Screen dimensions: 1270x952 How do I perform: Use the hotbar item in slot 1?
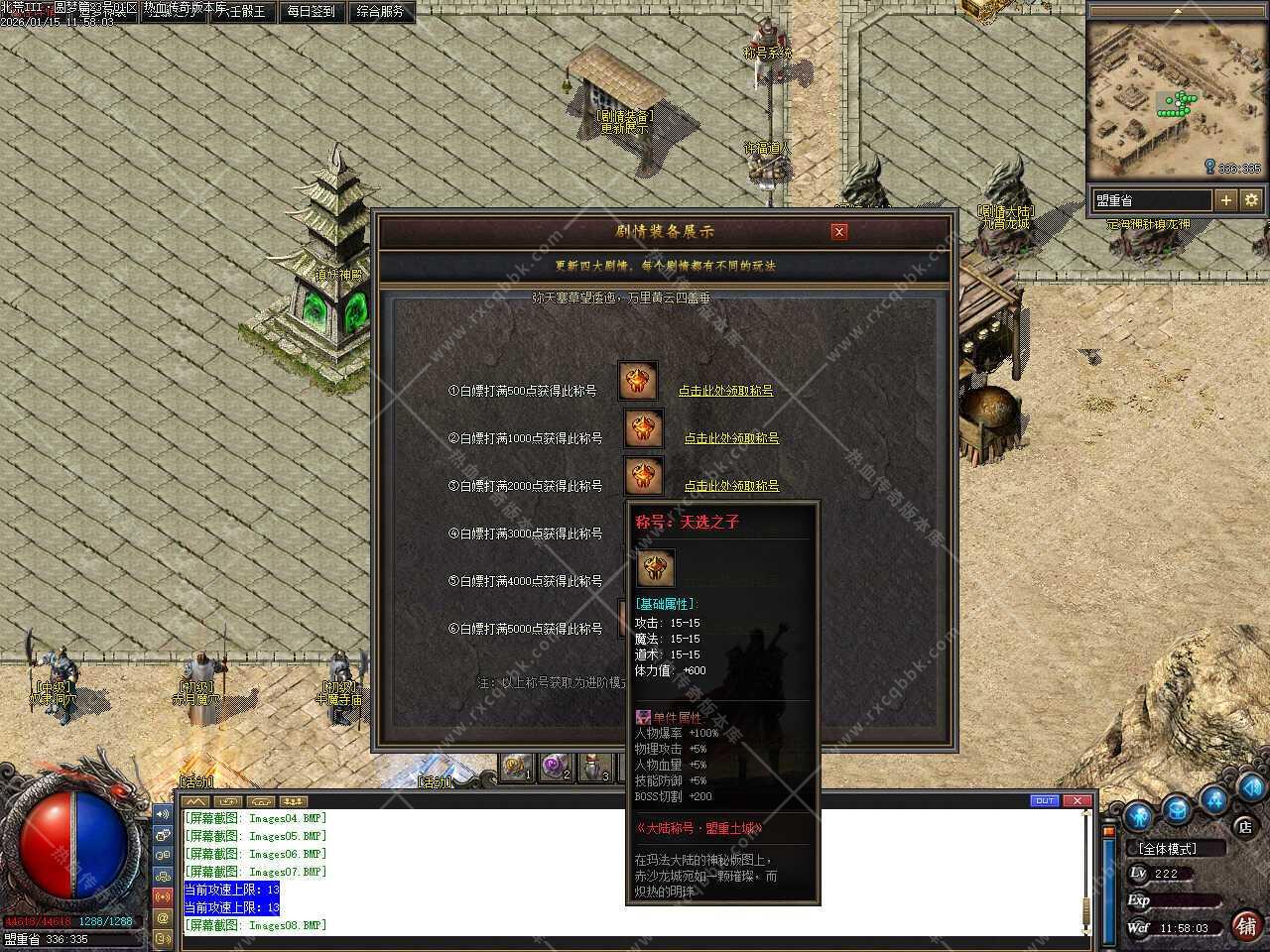click(516, 768)
